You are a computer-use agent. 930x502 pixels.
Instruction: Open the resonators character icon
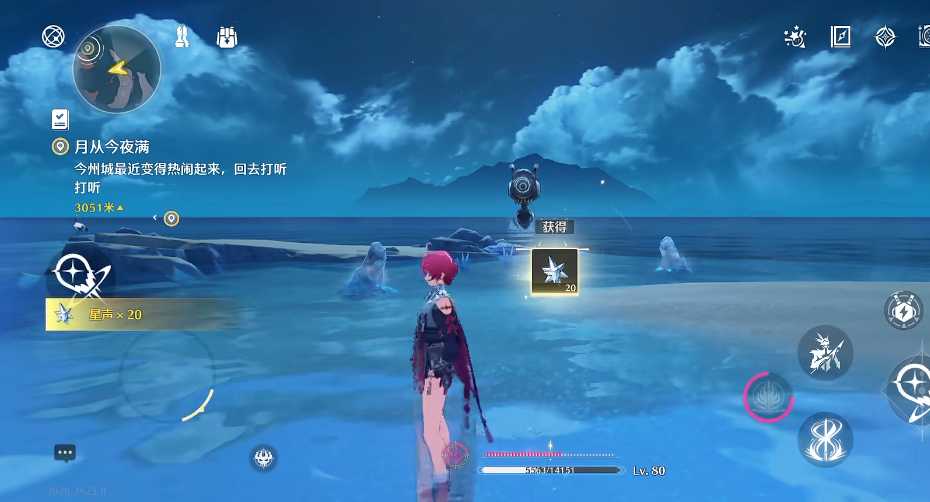(182, 38)
